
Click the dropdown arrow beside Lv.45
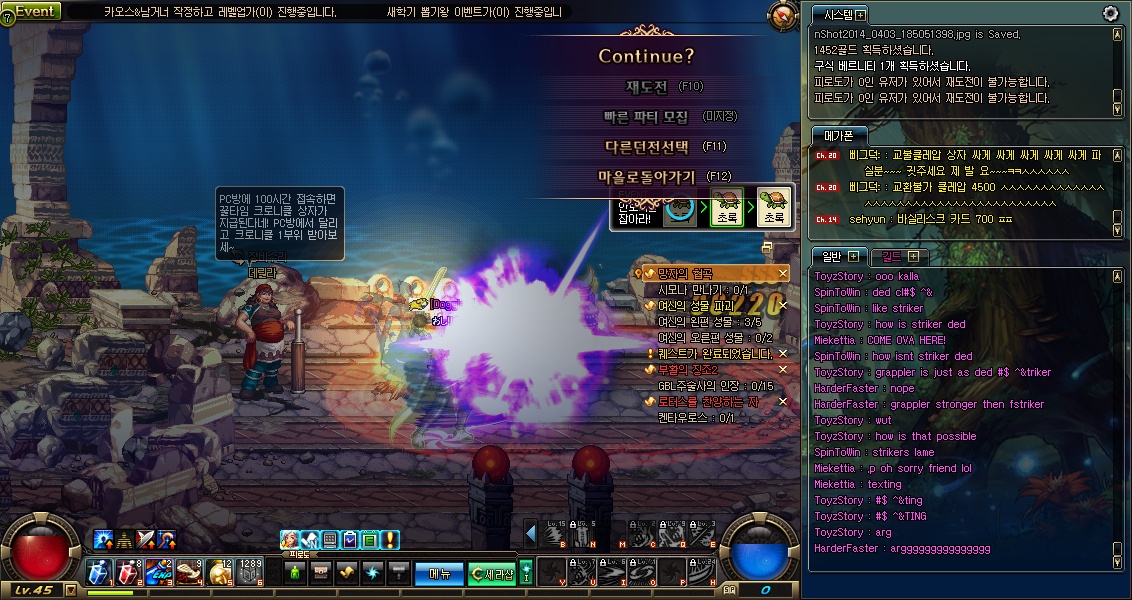[70, 589]
